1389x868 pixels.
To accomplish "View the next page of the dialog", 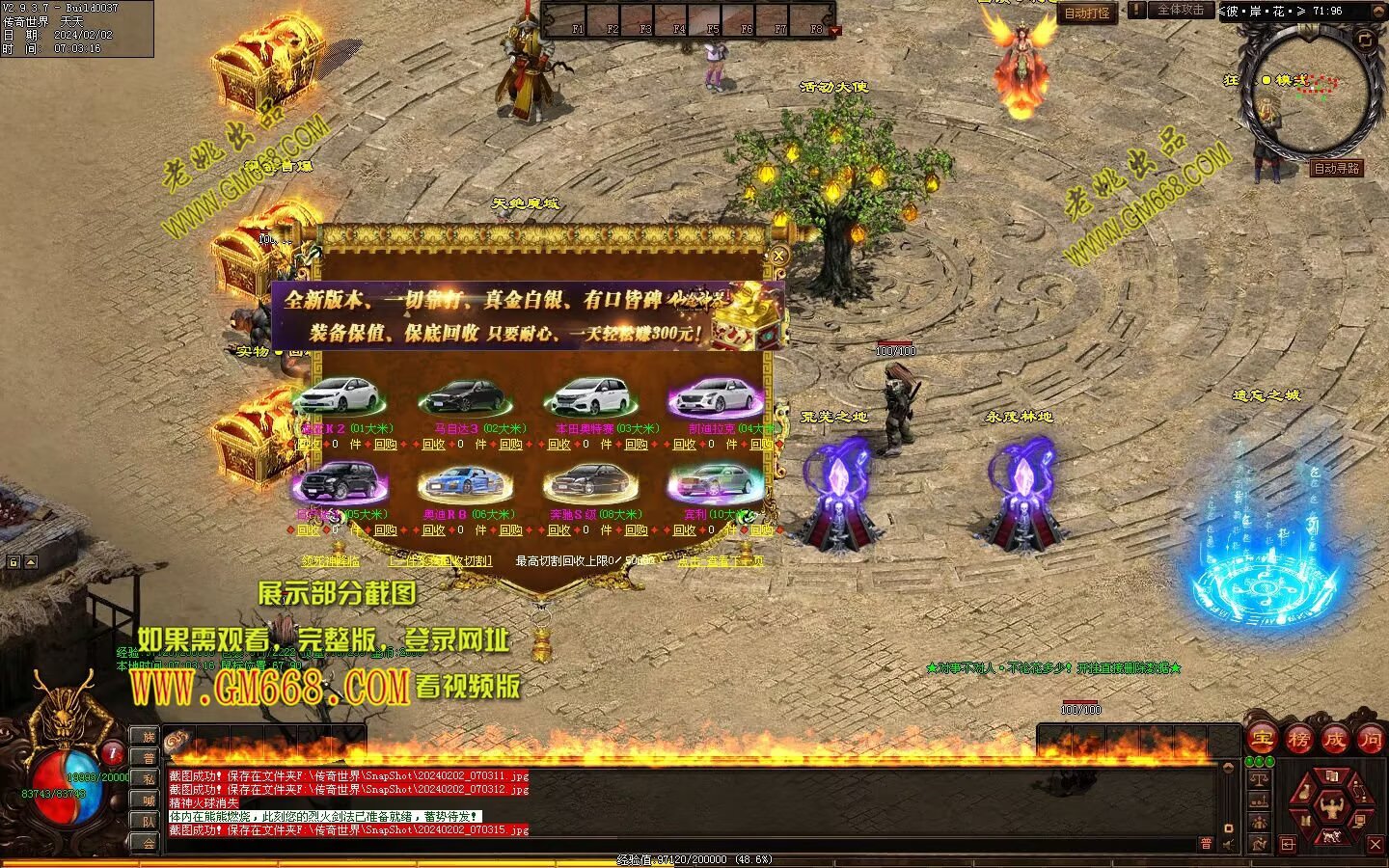I will point(720,560).
